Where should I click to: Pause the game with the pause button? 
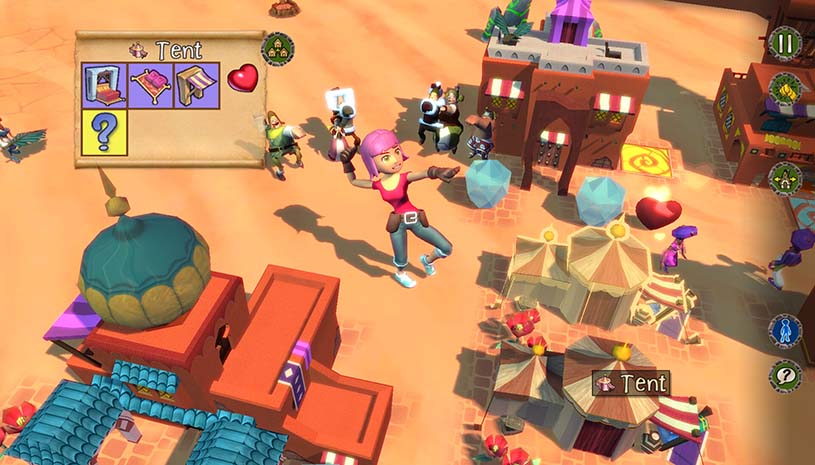(x=785, y=44)
